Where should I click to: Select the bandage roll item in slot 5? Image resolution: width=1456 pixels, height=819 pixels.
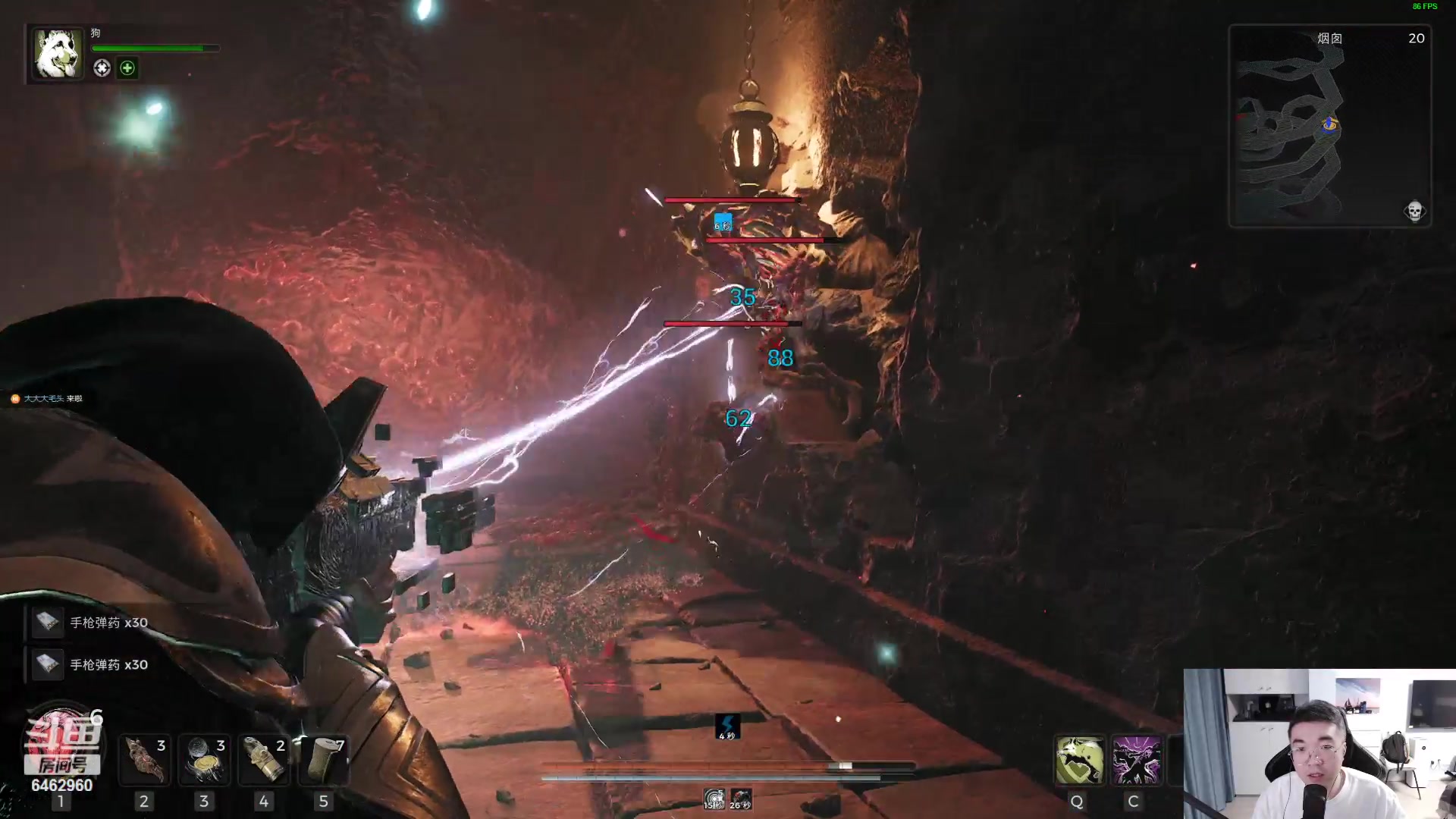coord(324,760)
